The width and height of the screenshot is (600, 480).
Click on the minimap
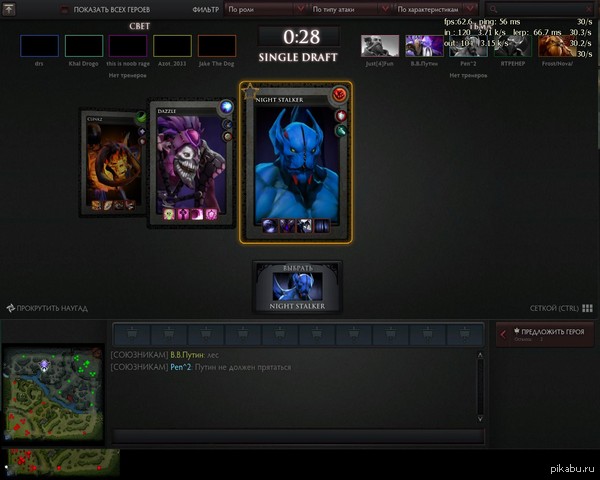point(50,394)
